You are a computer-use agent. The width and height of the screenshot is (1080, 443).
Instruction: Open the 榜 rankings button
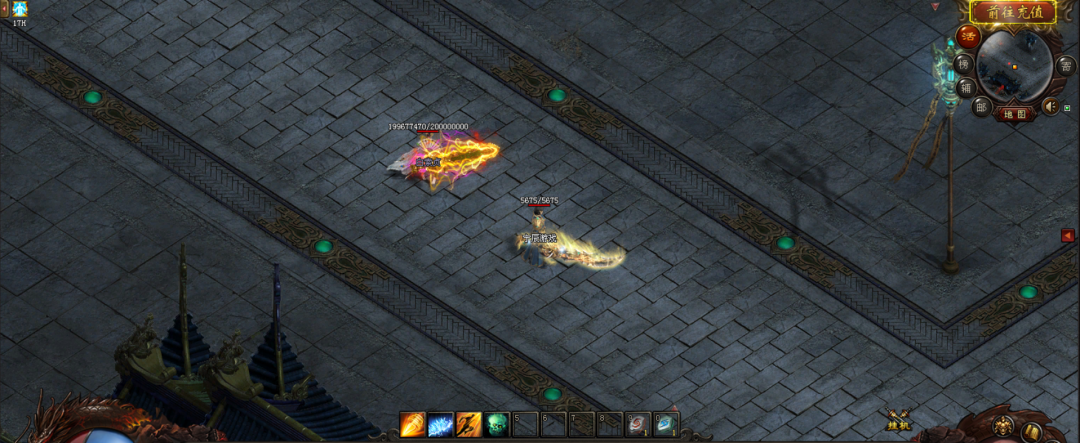point(964,64)
